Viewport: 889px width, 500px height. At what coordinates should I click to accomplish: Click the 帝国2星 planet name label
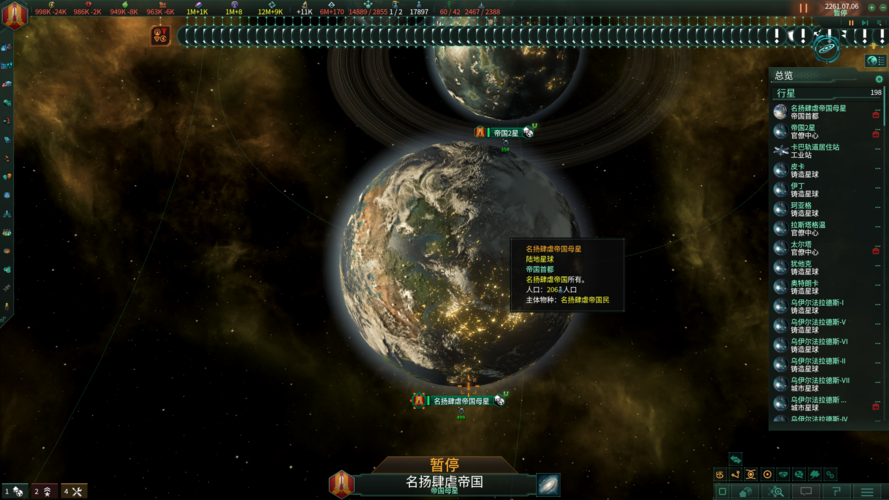point(505,133)
